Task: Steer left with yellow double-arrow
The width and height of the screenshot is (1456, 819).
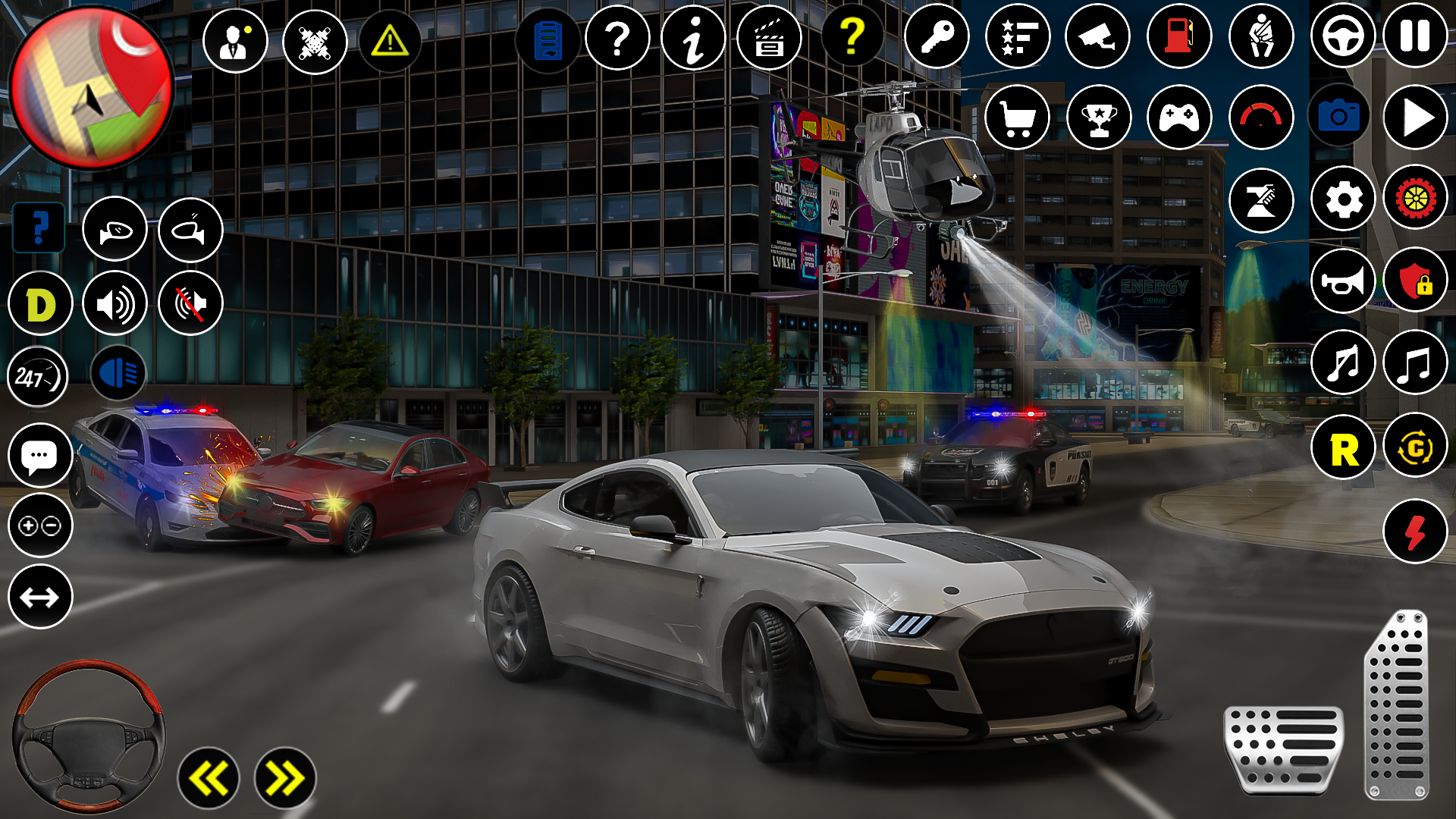Action: pos(209,778)
